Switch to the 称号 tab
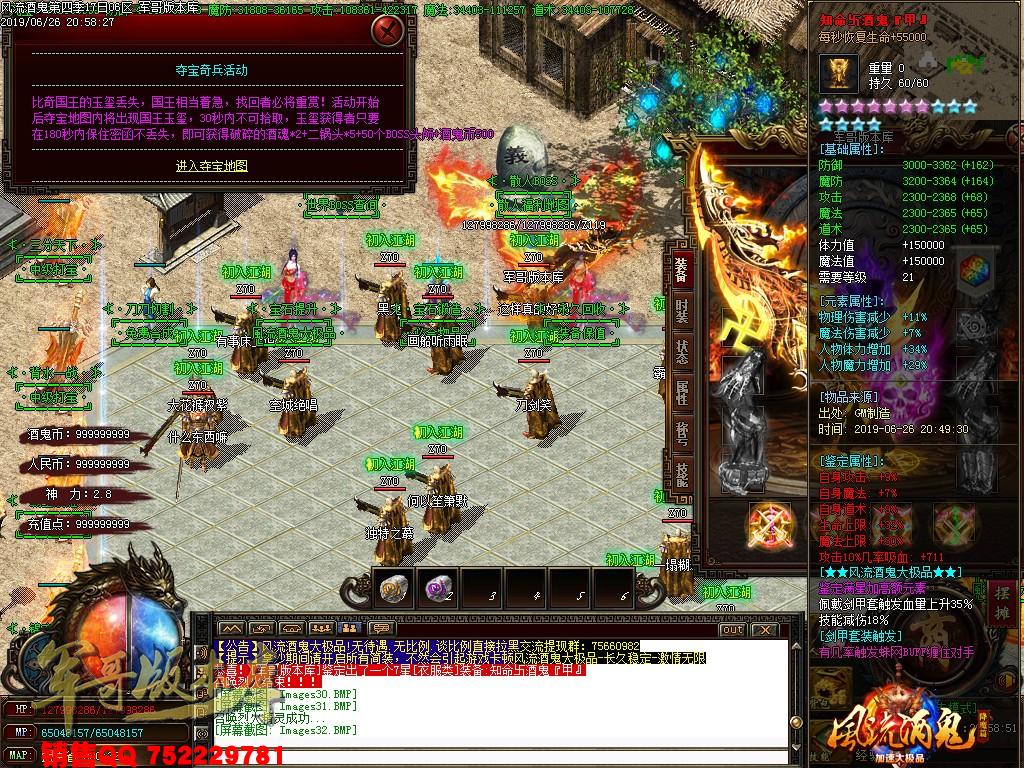Screen dimensions: 1024x768 pos(682,432)
